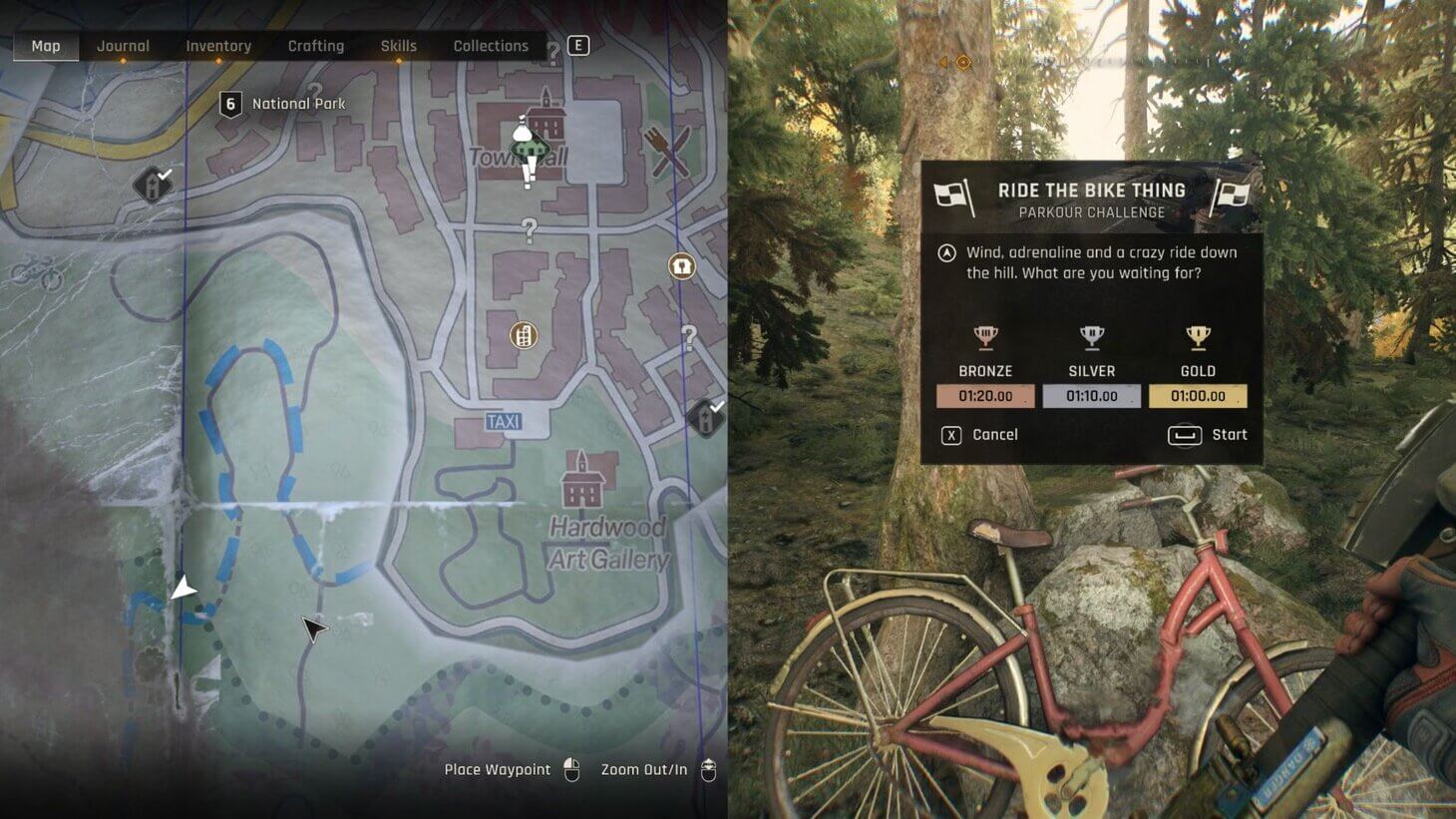Select the Hardwood Art Gallery building icon
This screenshot has height=819, width=1456.
coord(583,480)
